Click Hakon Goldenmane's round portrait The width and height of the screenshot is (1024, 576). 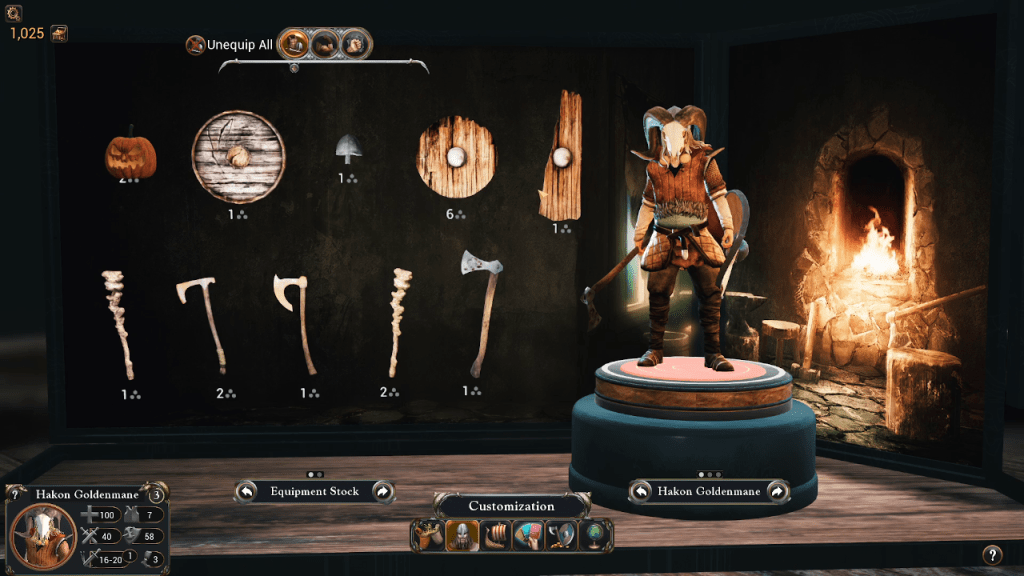(43, 535)
